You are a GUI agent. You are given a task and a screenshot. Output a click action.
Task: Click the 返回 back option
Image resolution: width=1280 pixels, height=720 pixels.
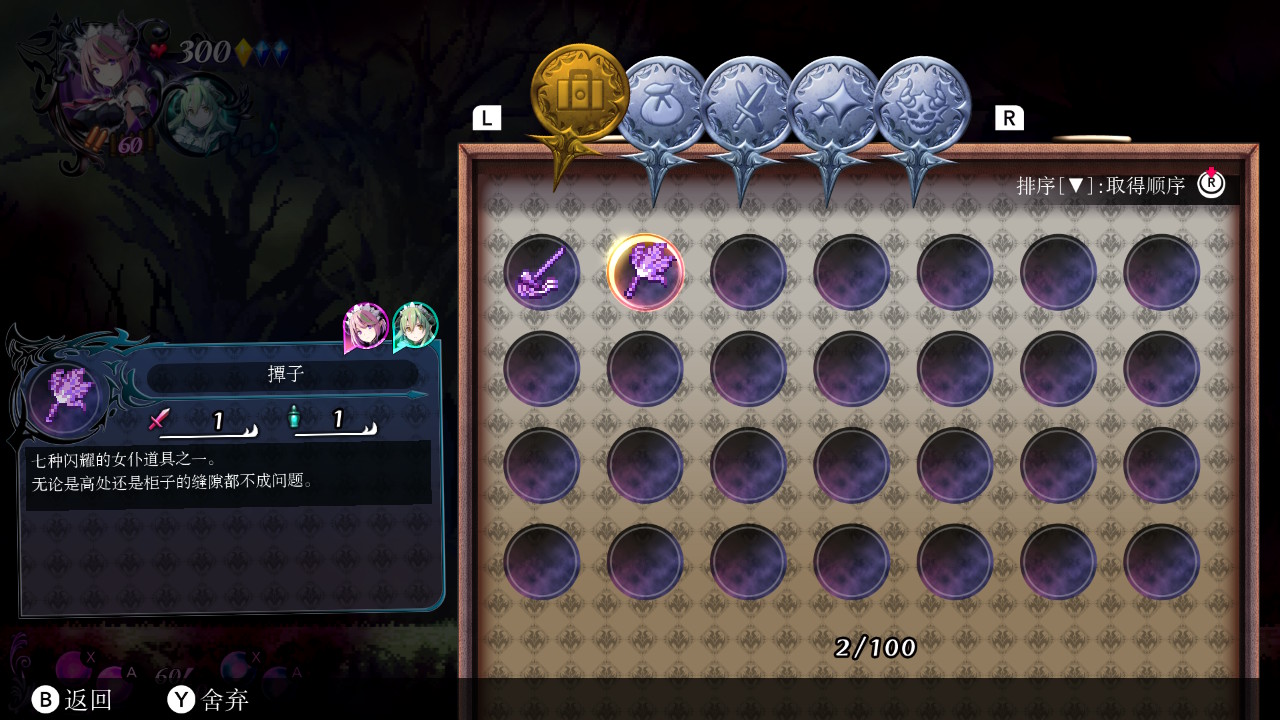click(x=72, y=700)
